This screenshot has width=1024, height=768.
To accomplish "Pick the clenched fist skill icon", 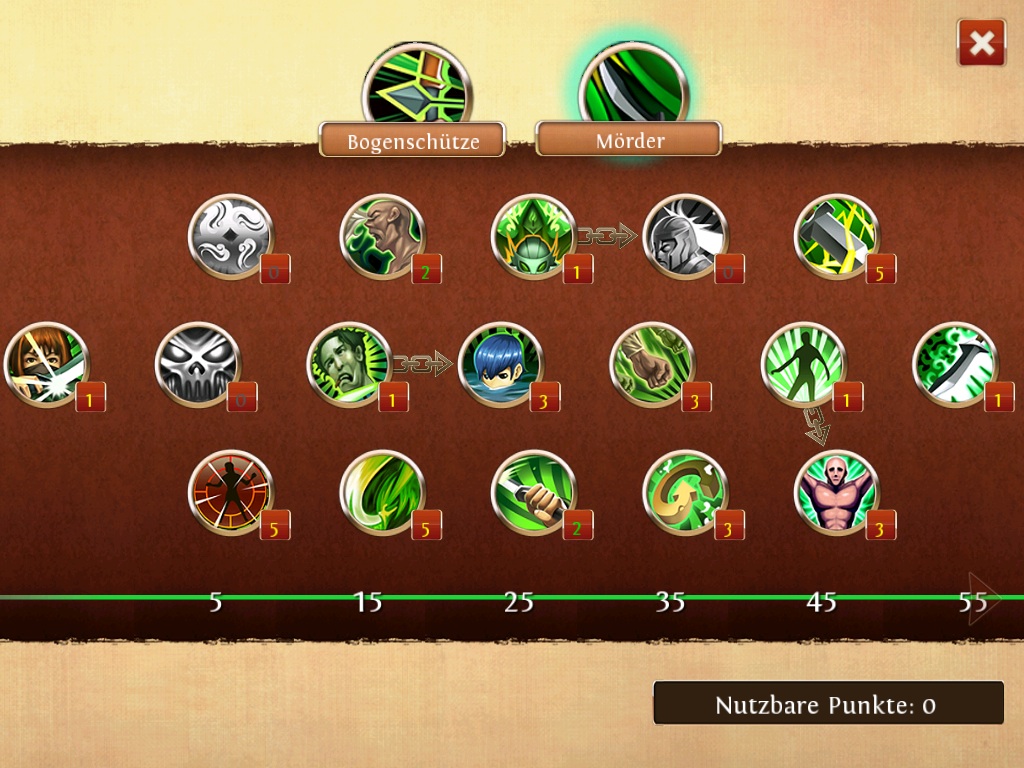I will point(652,364).
